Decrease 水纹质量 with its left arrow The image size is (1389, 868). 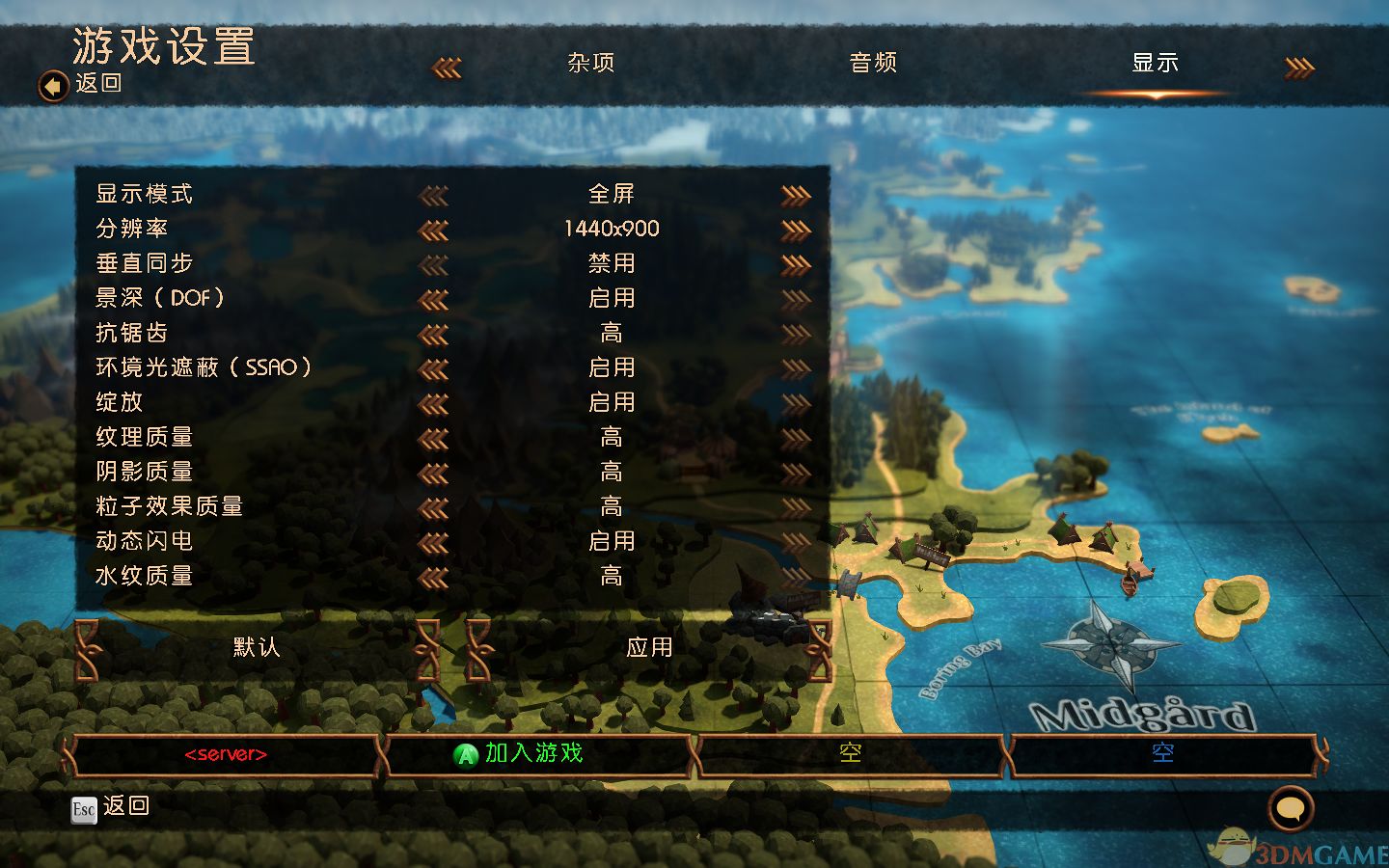click(x=434, y=578)
